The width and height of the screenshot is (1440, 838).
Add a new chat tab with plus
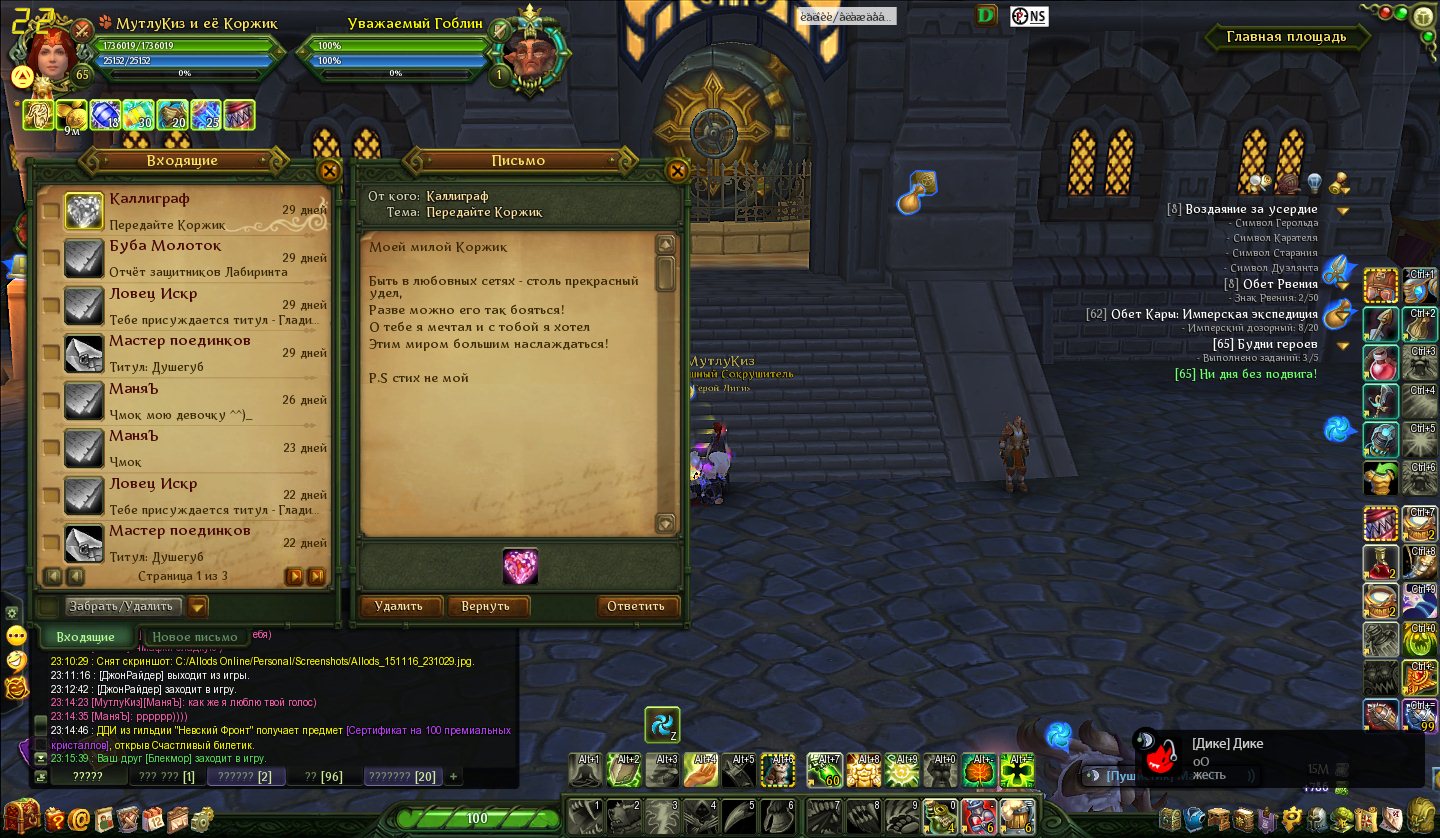click(453, 776)
